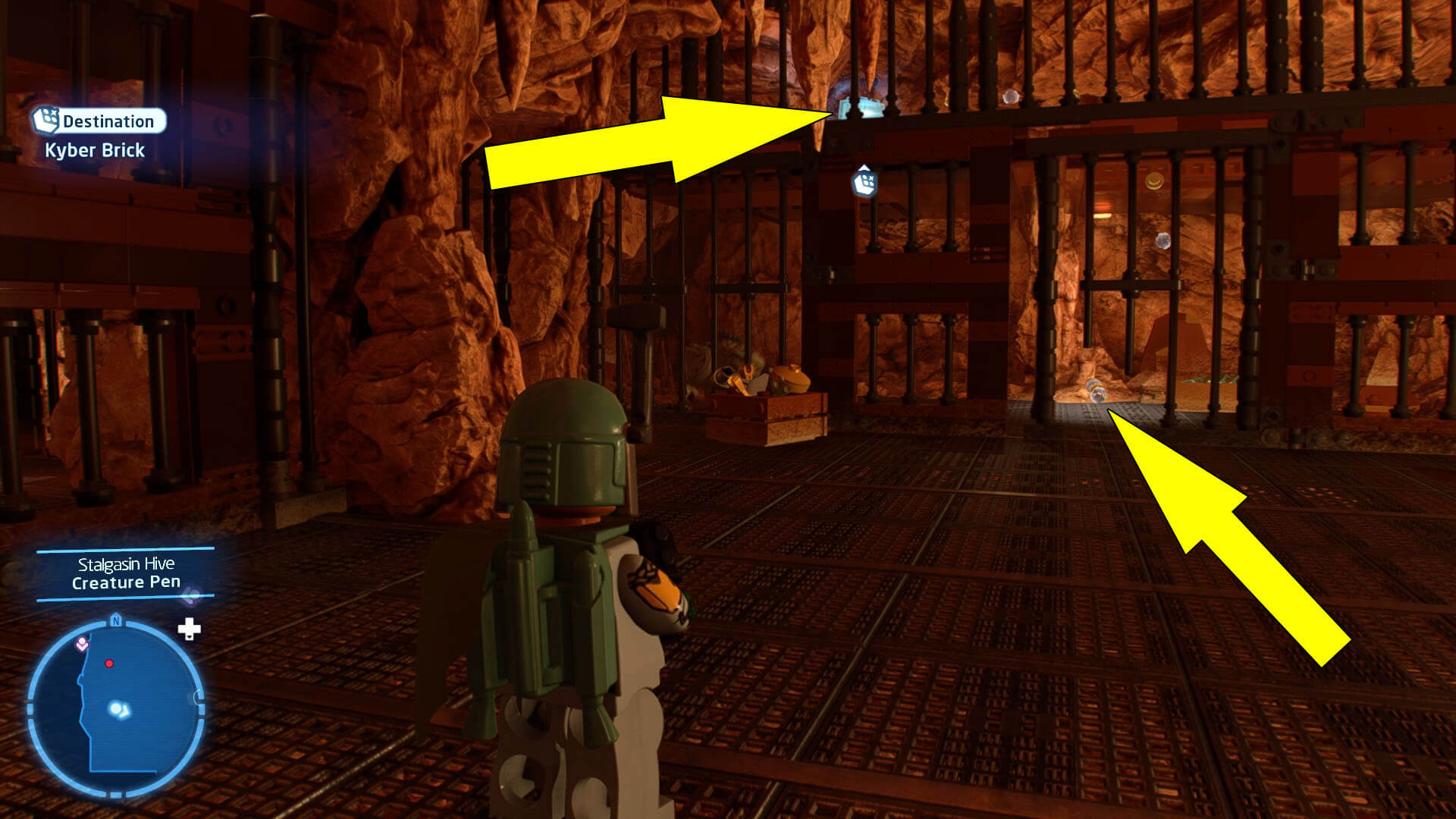This screenshot has width=1456, height=819.
Task: Click the pink marker on the minimap edge
Action: 82,645
